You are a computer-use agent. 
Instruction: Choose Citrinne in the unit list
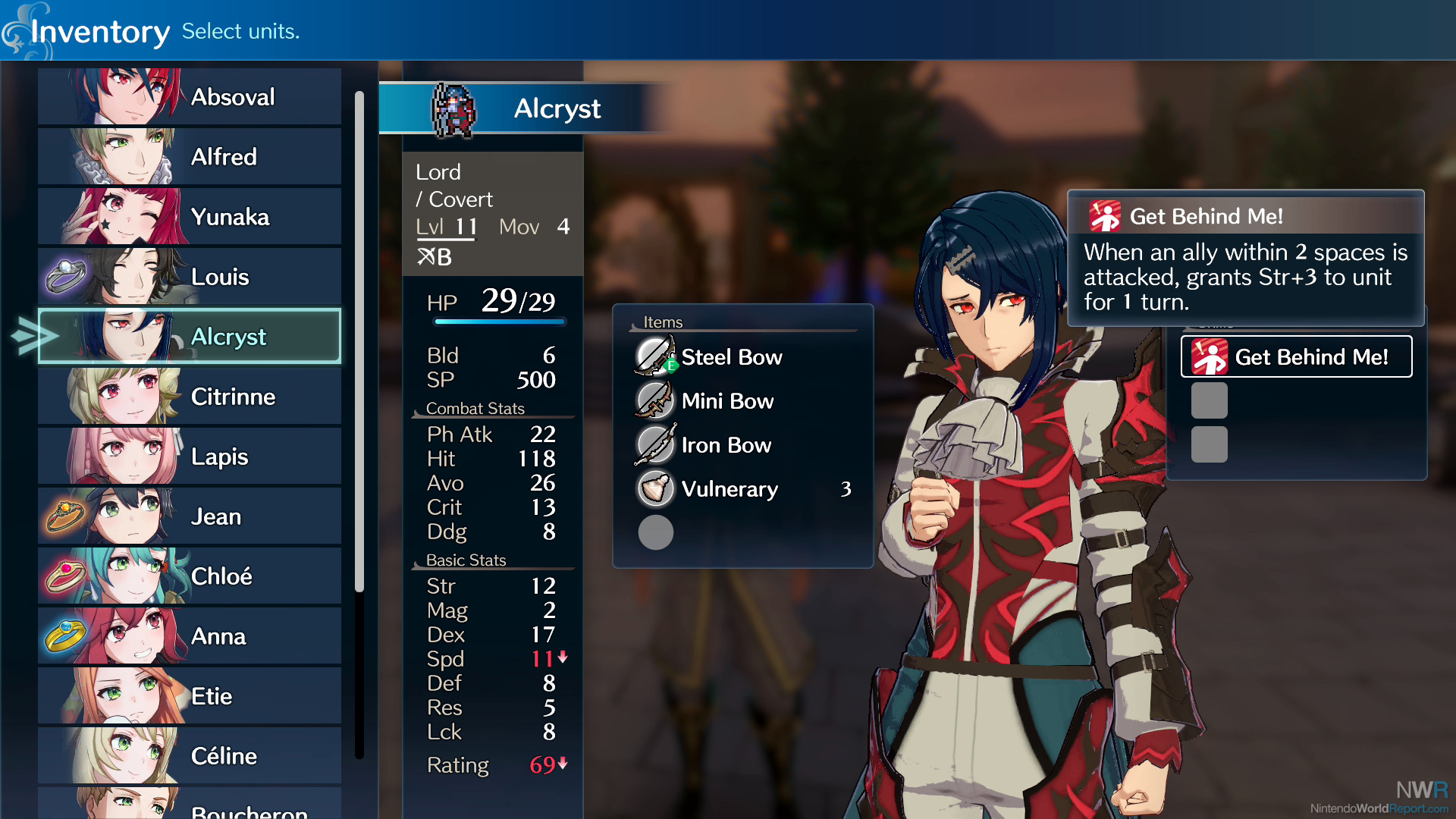point(190,397)
